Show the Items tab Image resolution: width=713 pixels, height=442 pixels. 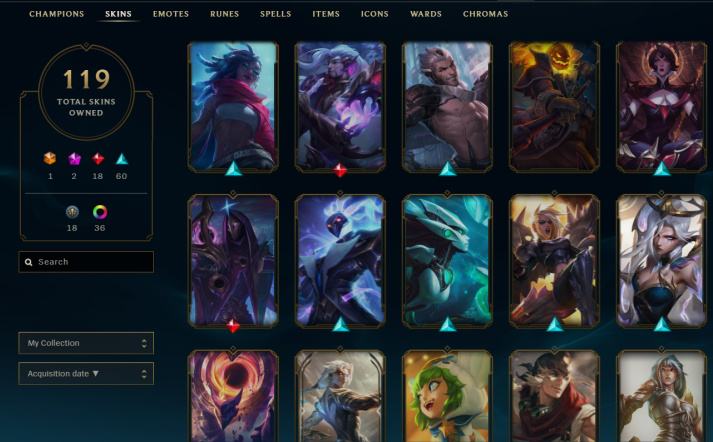(326, 14)
